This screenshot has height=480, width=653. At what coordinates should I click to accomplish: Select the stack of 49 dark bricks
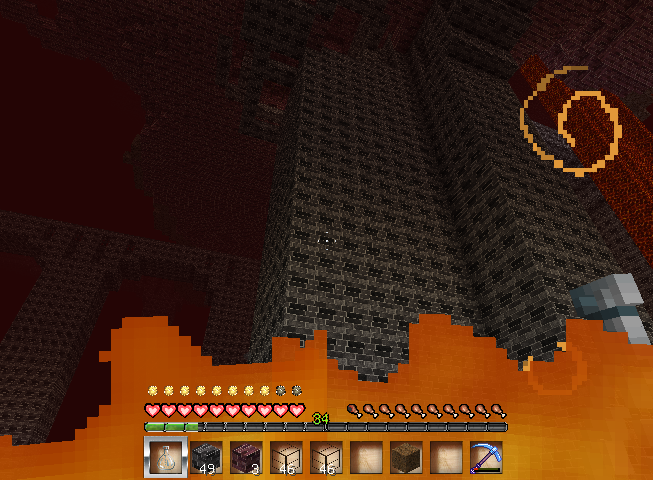click(x=206, y=457)
